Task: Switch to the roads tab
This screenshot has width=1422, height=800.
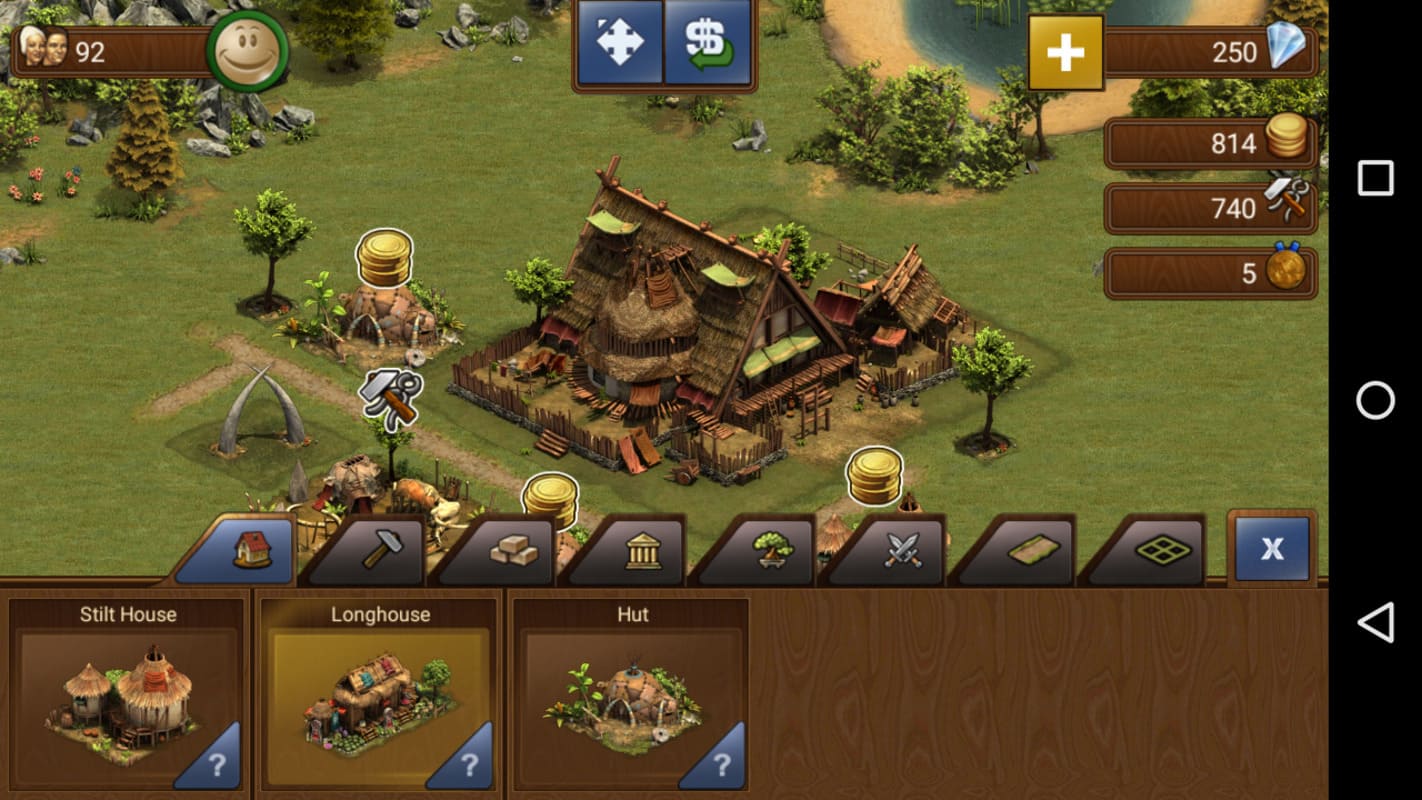Action: (1031, 550)
